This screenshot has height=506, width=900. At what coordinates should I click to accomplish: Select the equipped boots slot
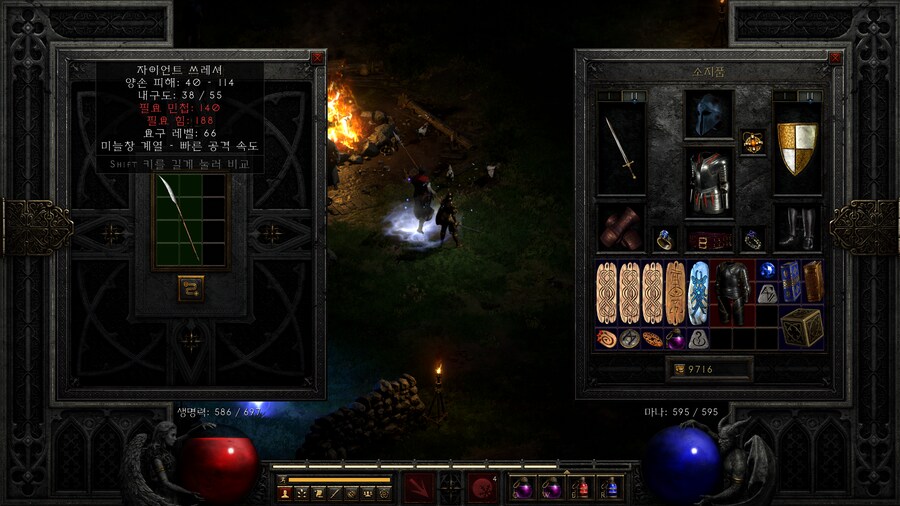pos(797,227)
